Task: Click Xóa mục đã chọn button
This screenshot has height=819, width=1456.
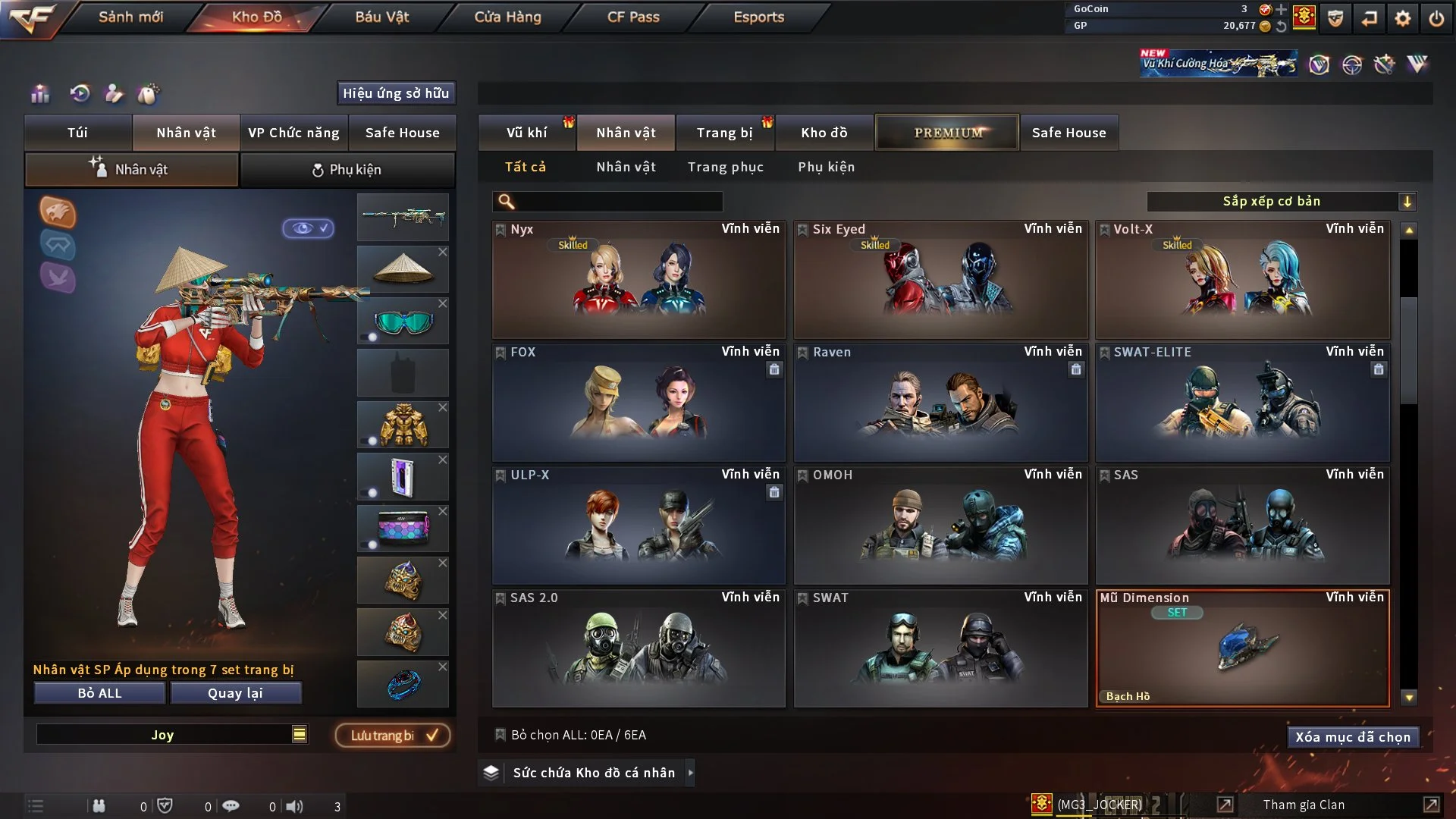Action: tap(1352, 737)
